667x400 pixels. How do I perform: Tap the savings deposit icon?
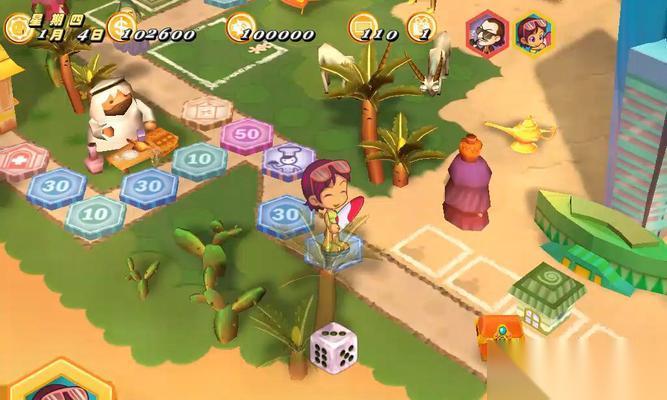pyautogui.click(x=241, y=26)
